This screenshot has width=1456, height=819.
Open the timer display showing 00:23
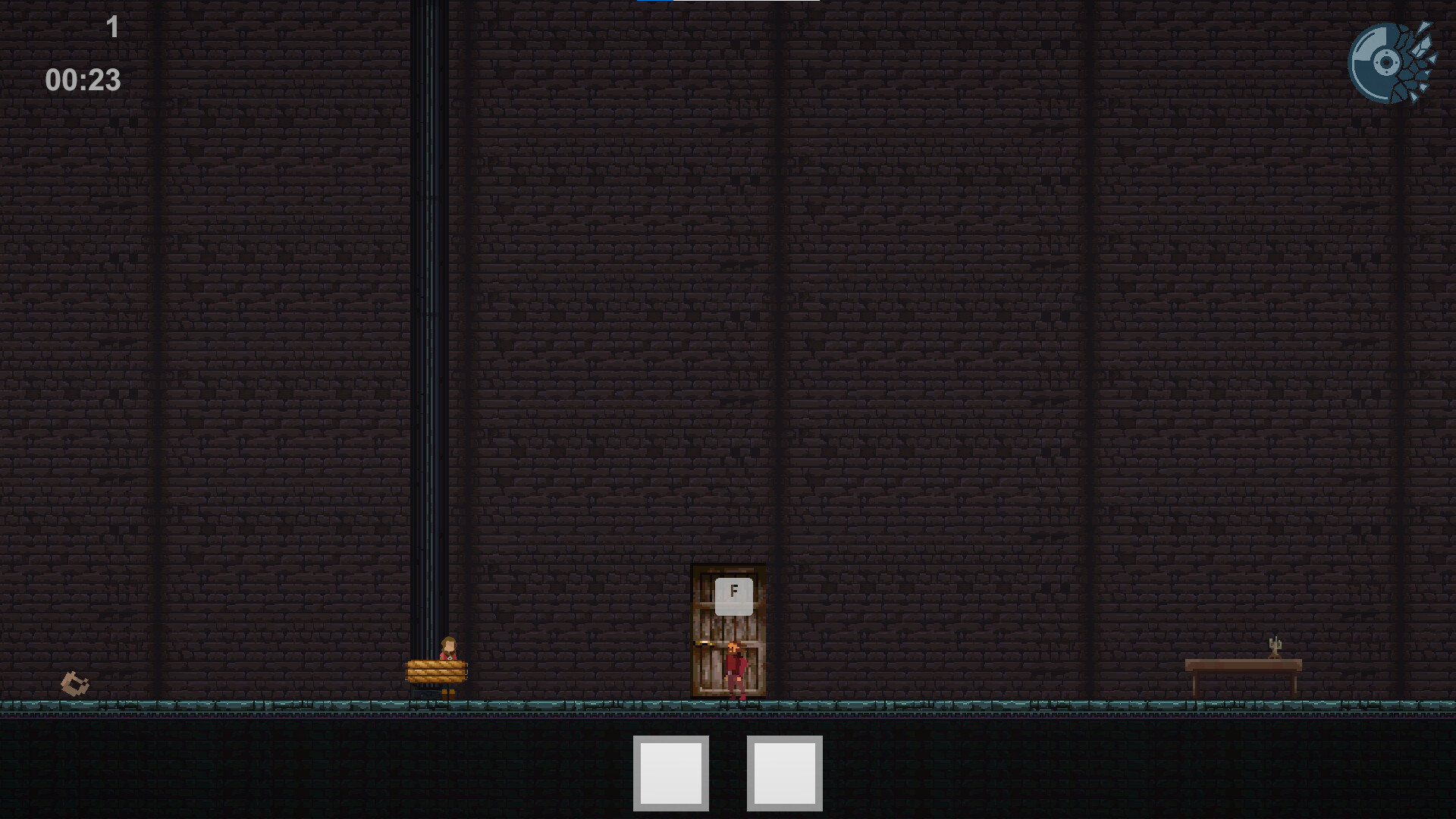(x=82, y=78)
